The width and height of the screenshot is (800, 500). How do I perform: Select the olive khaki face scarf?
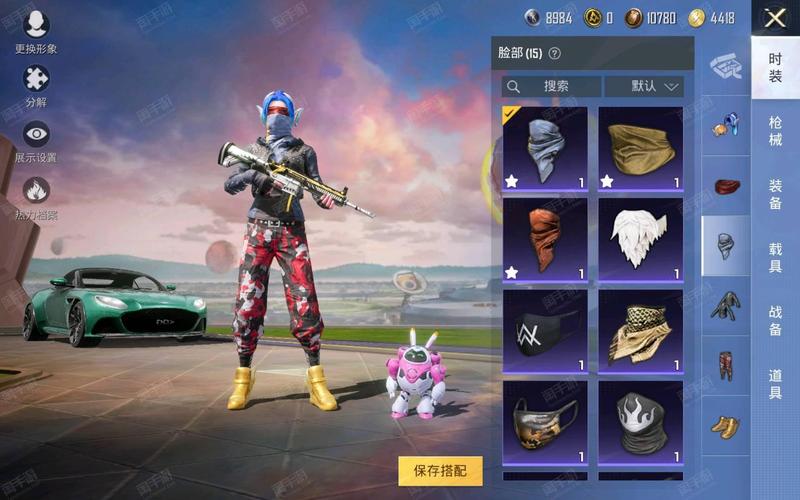(640, 149)
